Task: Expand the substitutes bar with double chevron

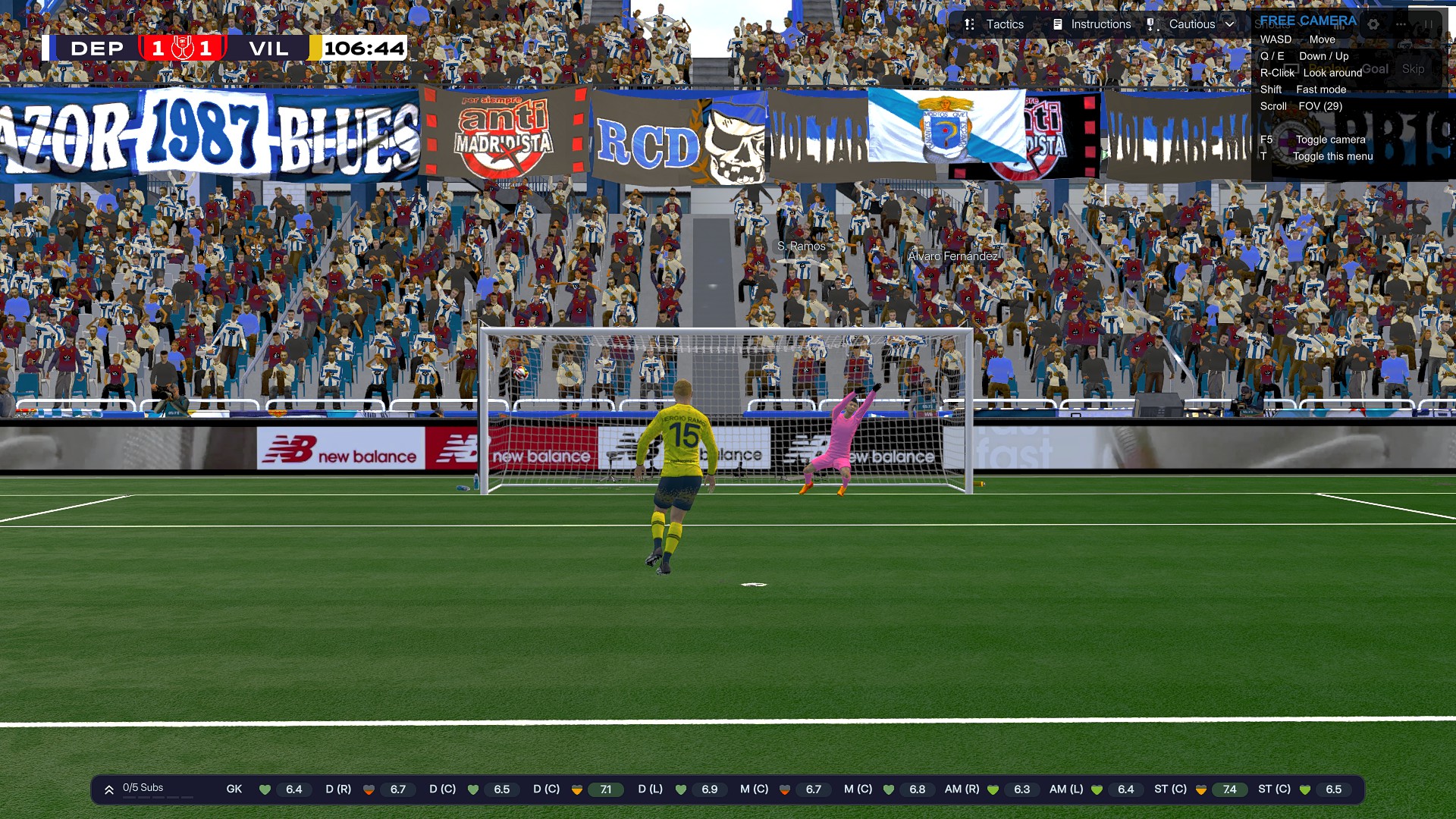Action: pos(109,789)
